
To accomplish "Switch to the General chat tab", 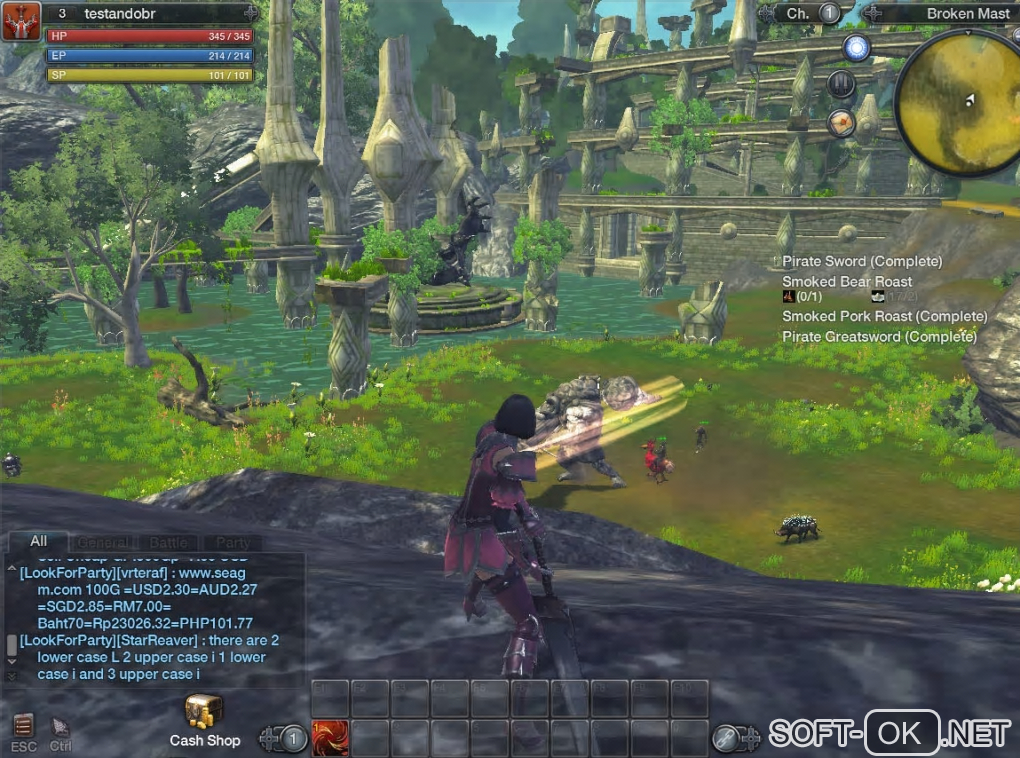I will coord(103,542).
